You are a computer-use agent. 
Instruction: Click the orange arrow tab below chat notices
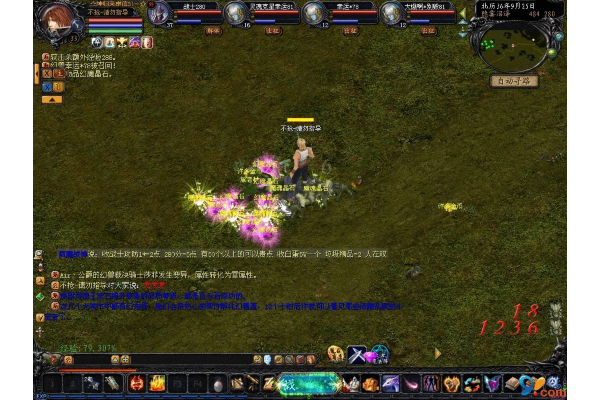click(52, 99)
